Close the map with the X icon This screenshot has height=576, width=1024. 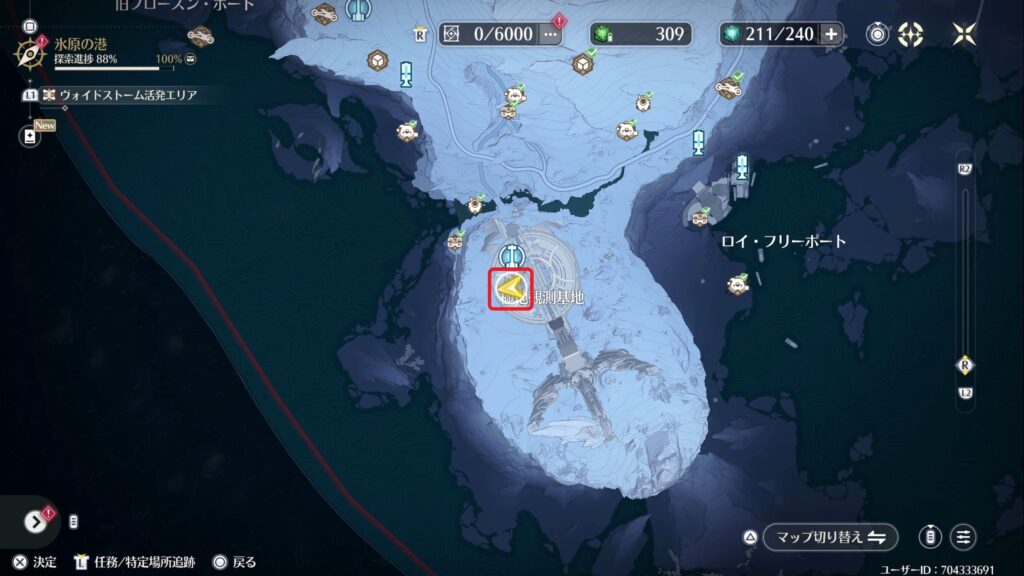click(x=964, y=34)
